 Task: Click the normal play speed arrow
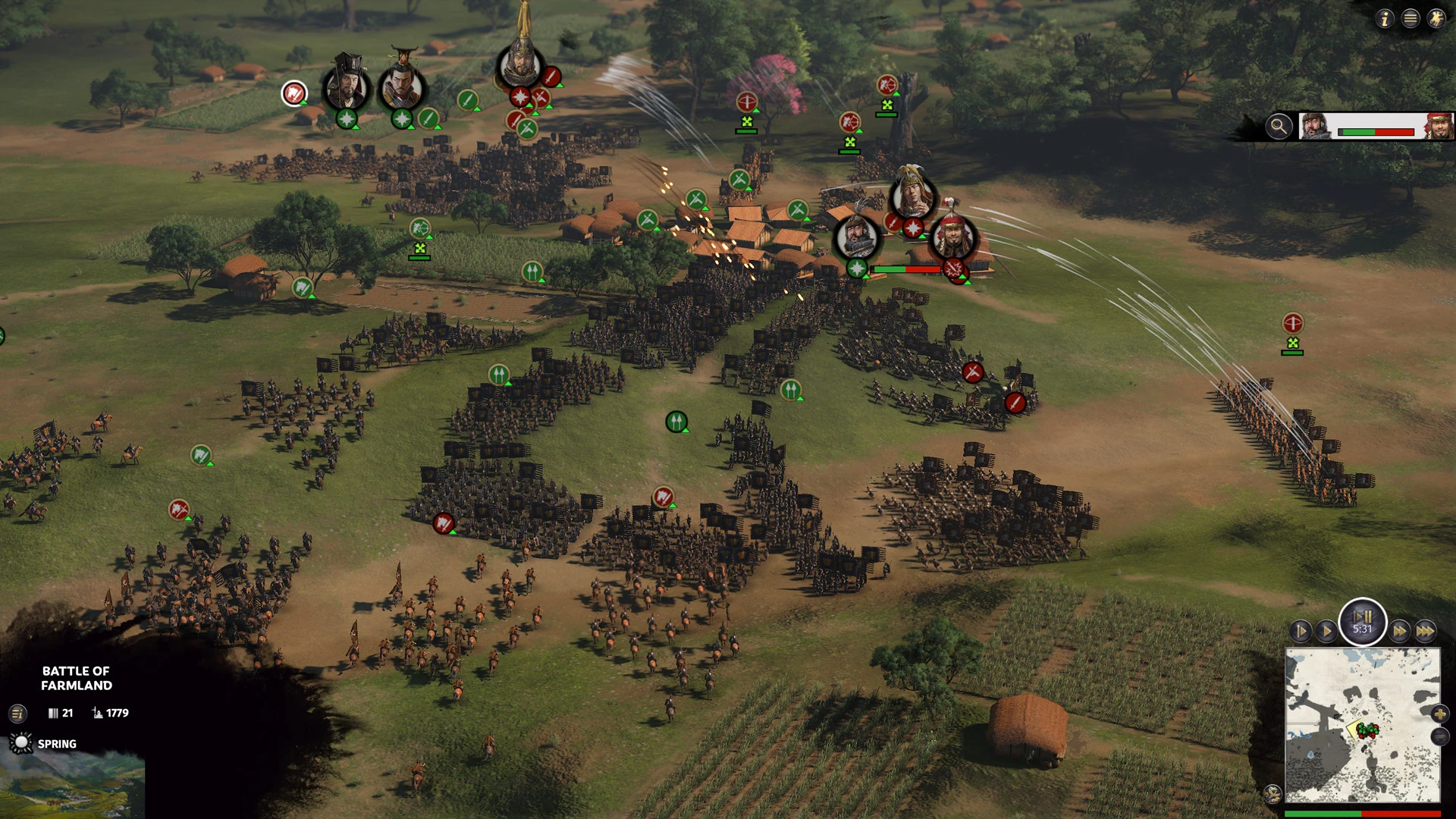(x=1327, y=630)
